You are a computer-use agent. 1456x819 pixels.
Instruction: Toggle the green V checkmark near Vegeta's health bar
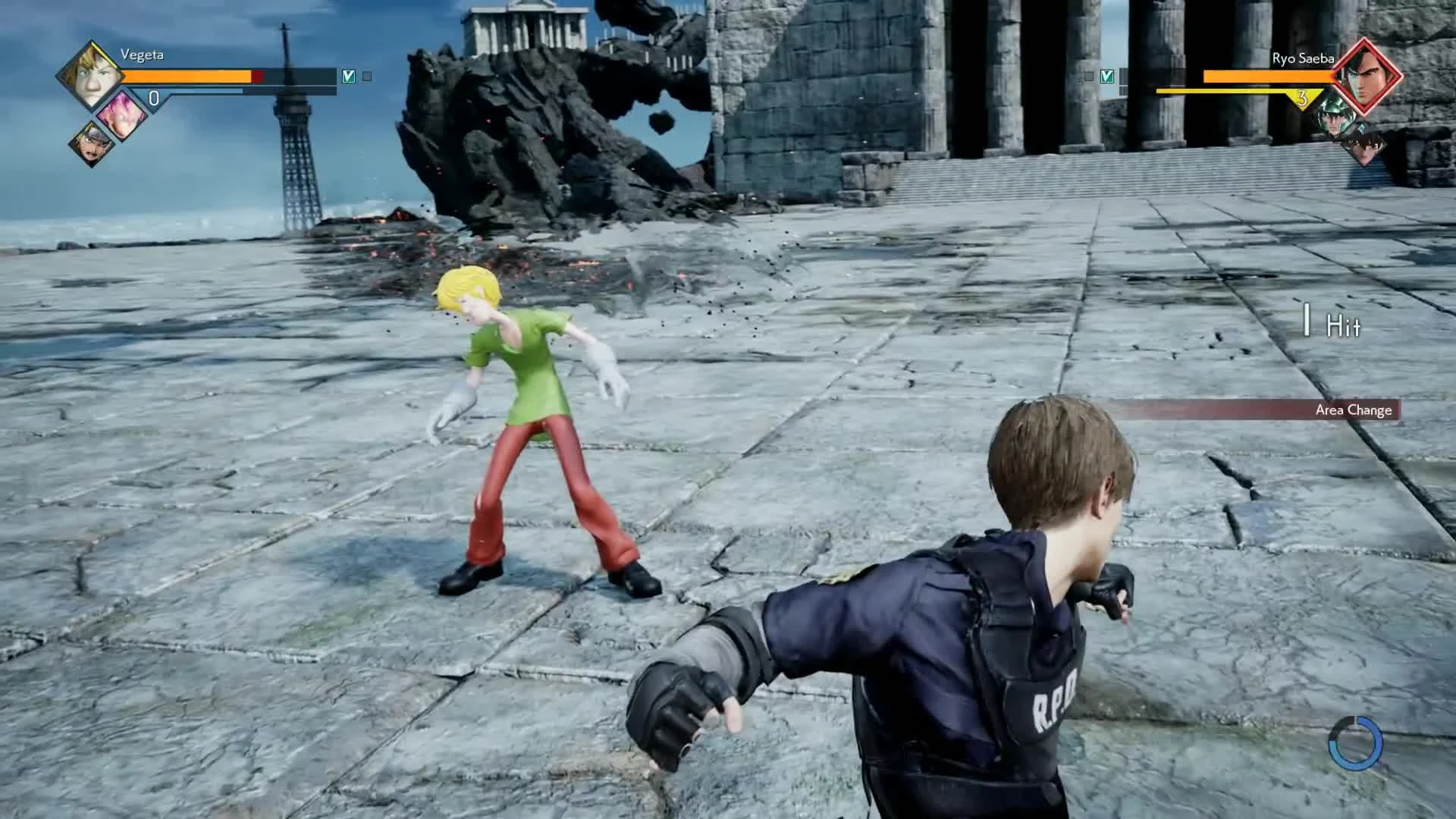click(x=349, y=76)
